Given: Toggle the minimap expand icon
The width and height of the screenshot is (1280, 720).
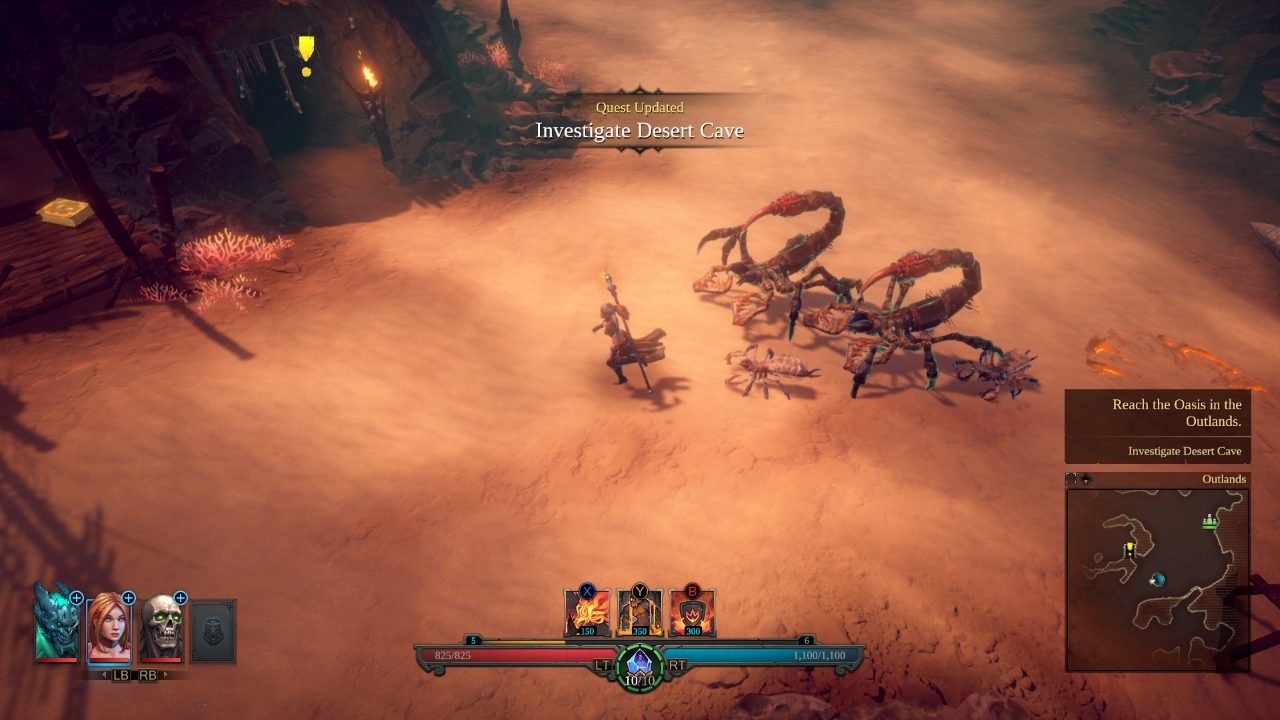Looking at the screenshot, I should (1072, 479).
